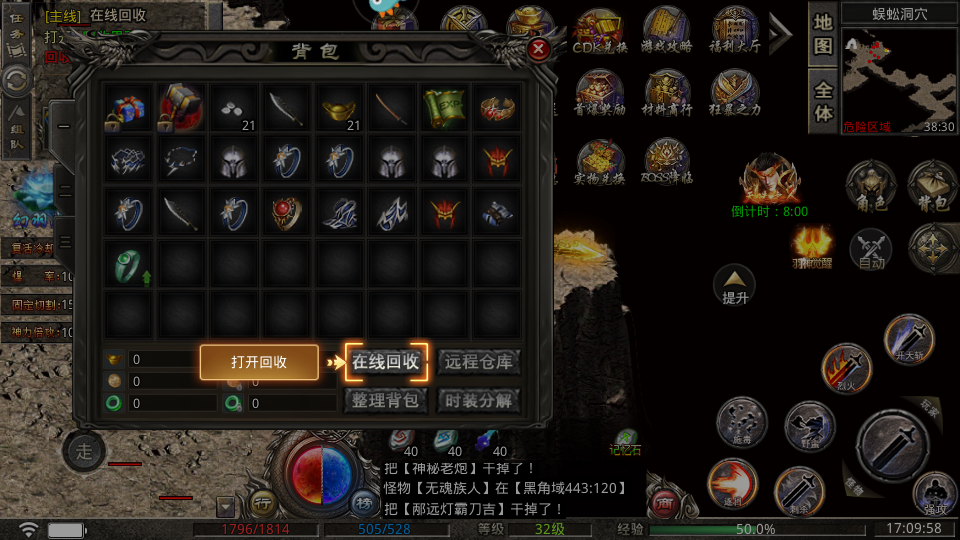Open the CDK兑换 redemption icon
This screenshot has width=960, height=540.
(599, 33)
